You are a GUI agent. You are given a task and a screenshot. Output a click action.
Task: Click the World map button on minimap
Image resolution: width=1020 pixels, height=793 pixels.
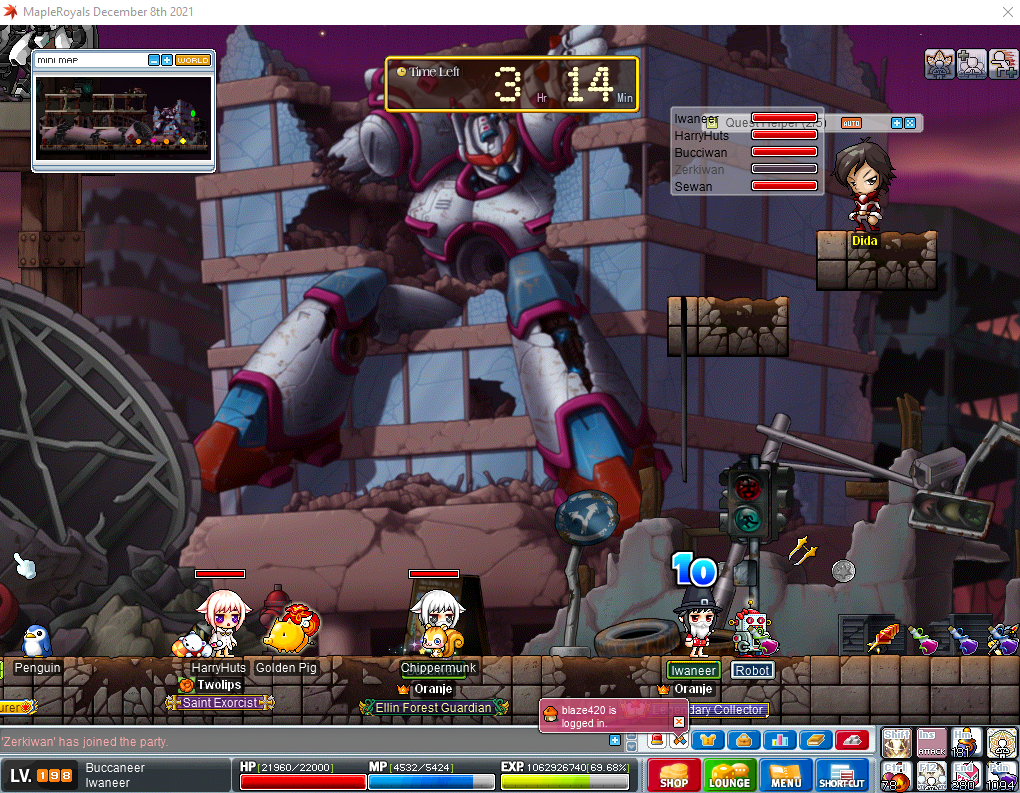[x=193, y=60]
